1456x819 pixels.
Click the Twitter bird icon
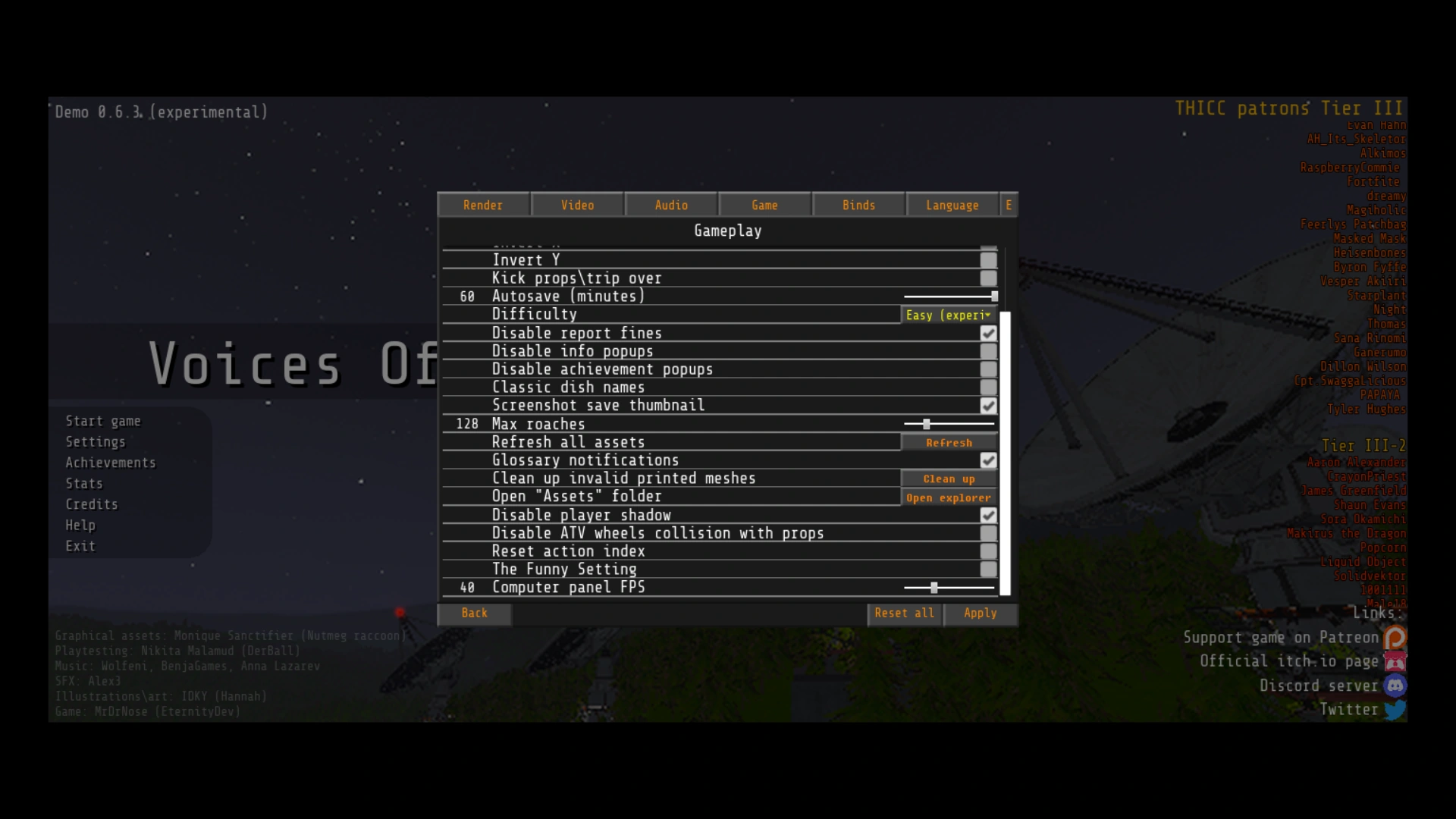click(x=1395, y=711)
